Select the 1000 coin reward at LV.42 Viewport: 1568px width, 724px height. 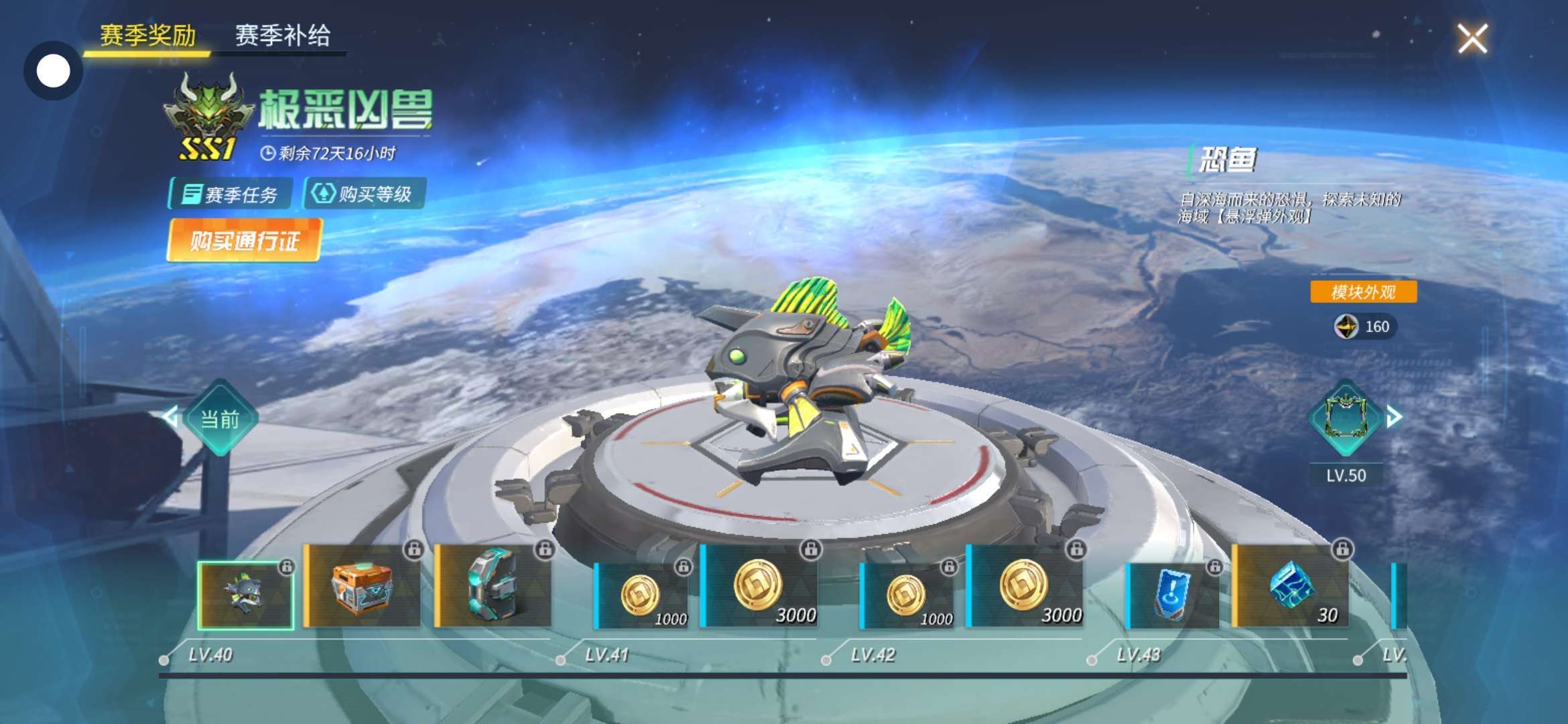(907, 596)
